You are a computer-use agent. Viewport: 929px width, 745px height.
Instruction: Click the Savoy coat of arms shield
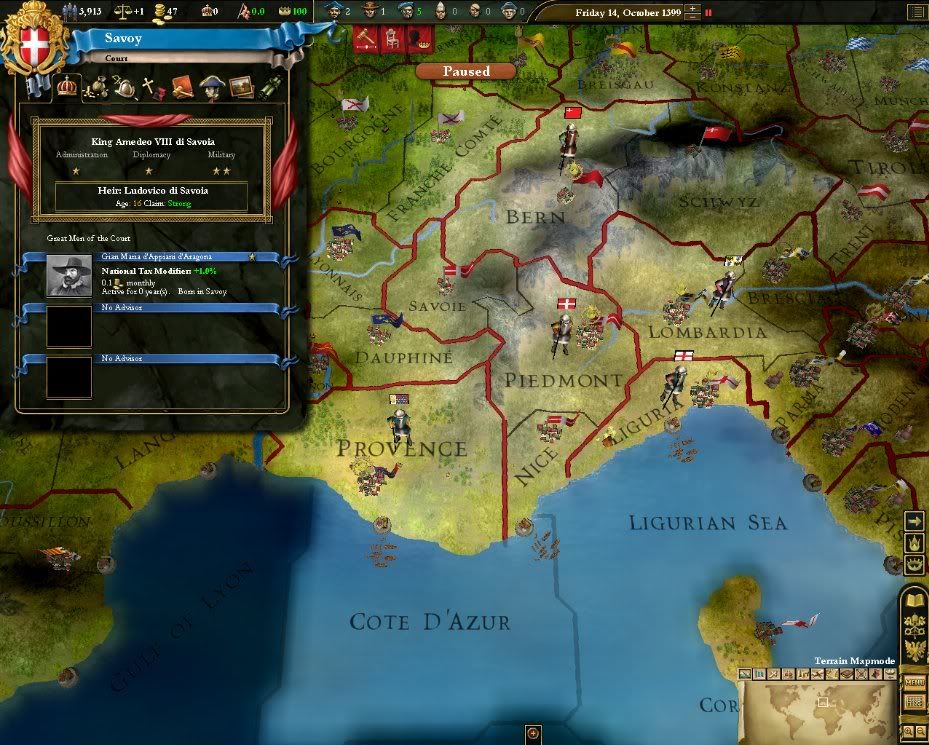coord(27,45)
